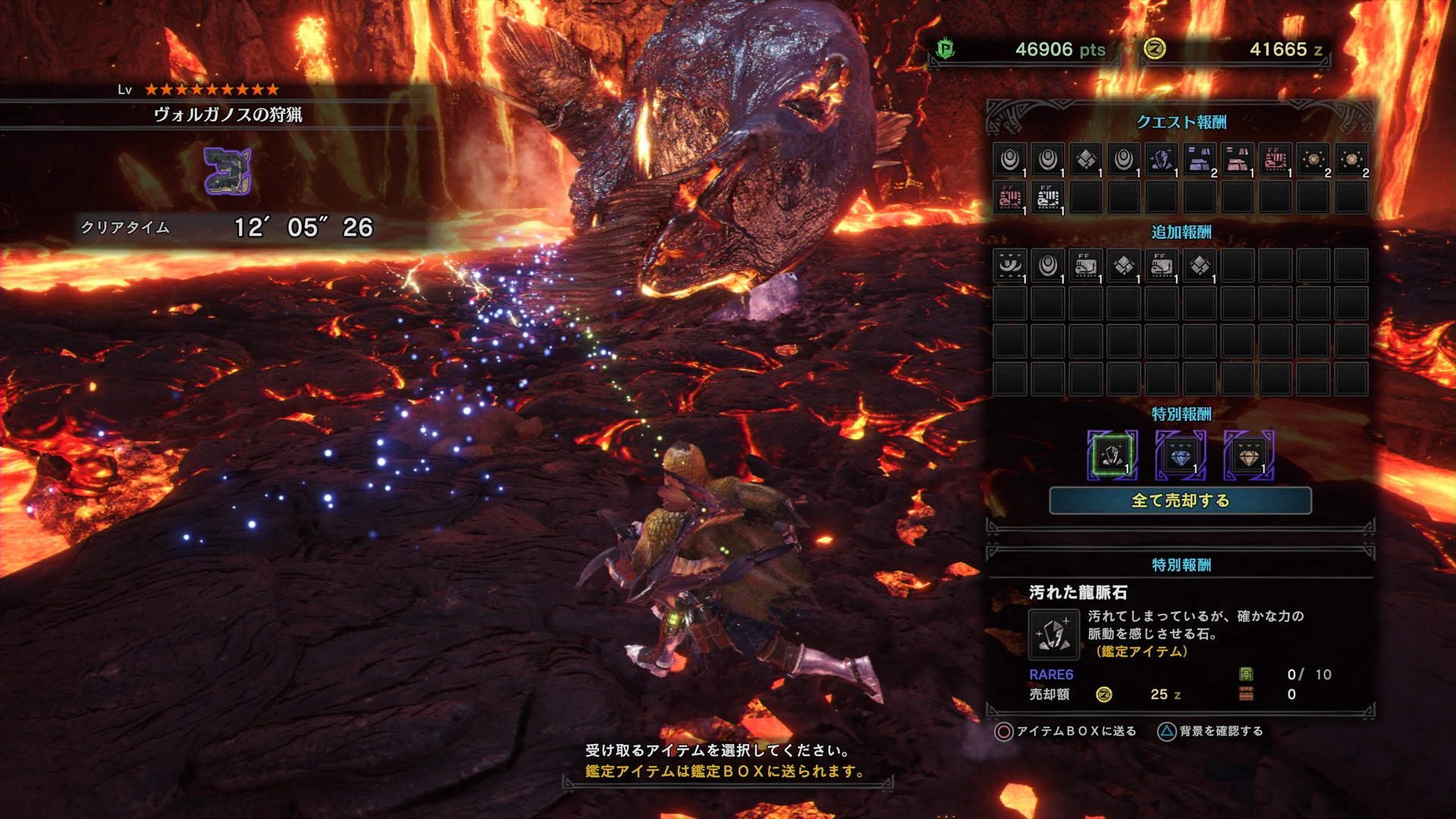The width and height of the screenshot is (1456, 819).
Task: Select the red FF ticket in quest rewards
Action: pos(1276,161)
